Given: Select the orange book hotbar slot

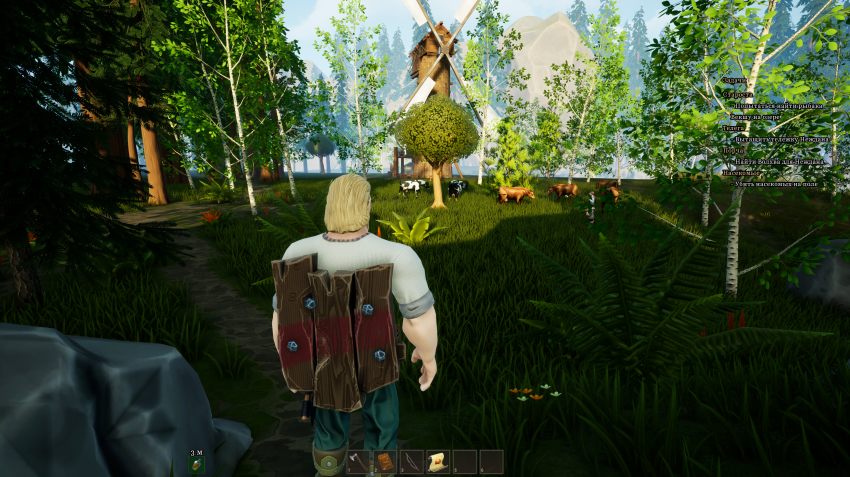Looking at the screenshot, I should pos(384,462).
